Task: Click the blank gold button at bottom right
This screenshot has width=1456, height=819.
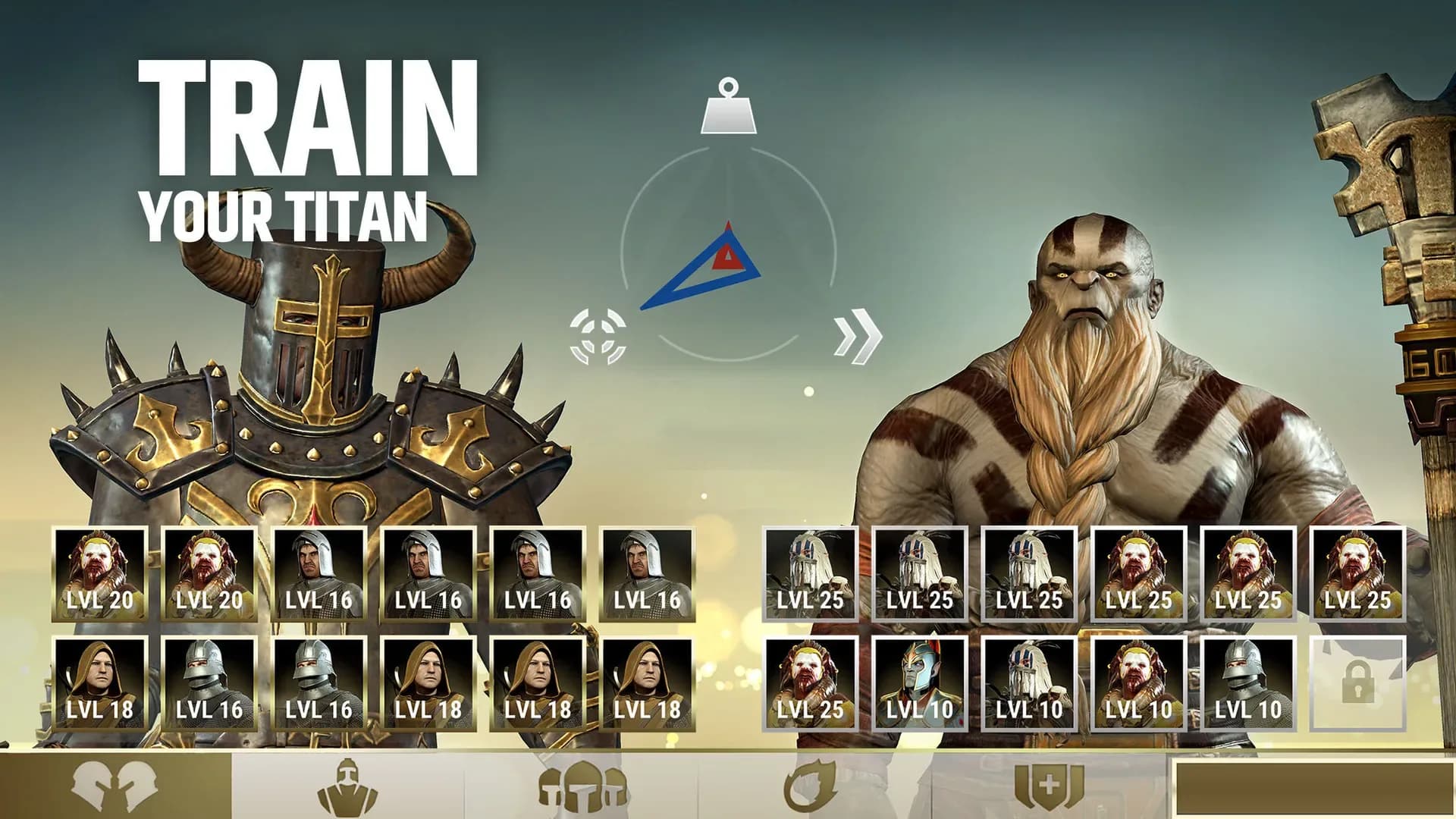Action: (x=1313, y=789)
